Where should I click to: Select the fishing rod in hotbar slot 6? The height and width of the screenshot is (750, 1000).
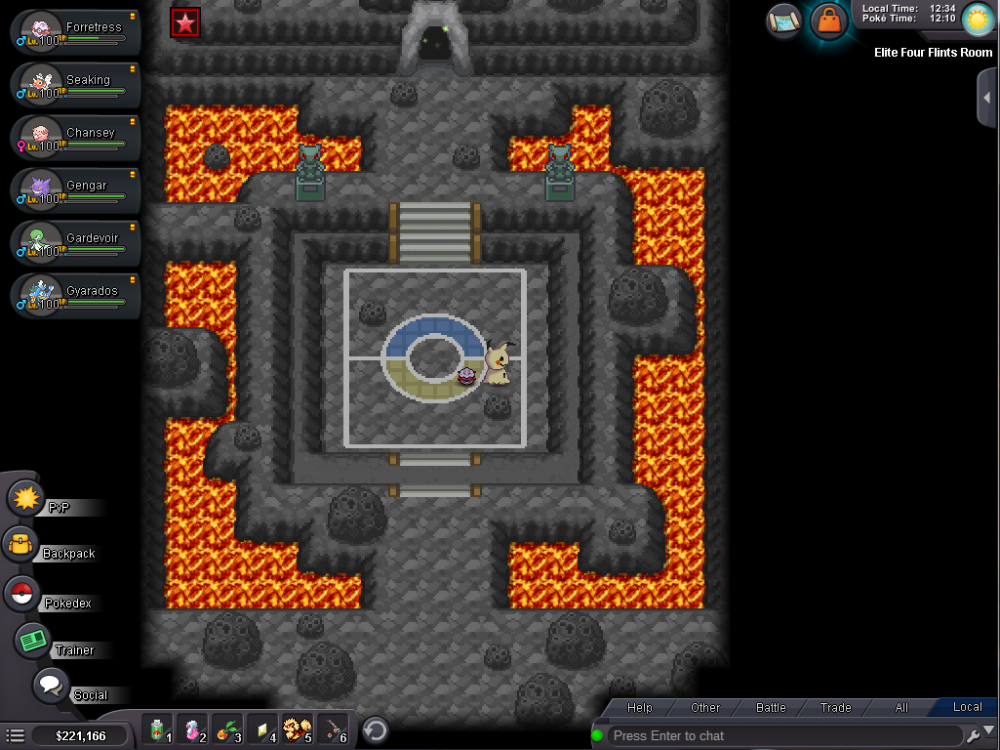(332, 730)
